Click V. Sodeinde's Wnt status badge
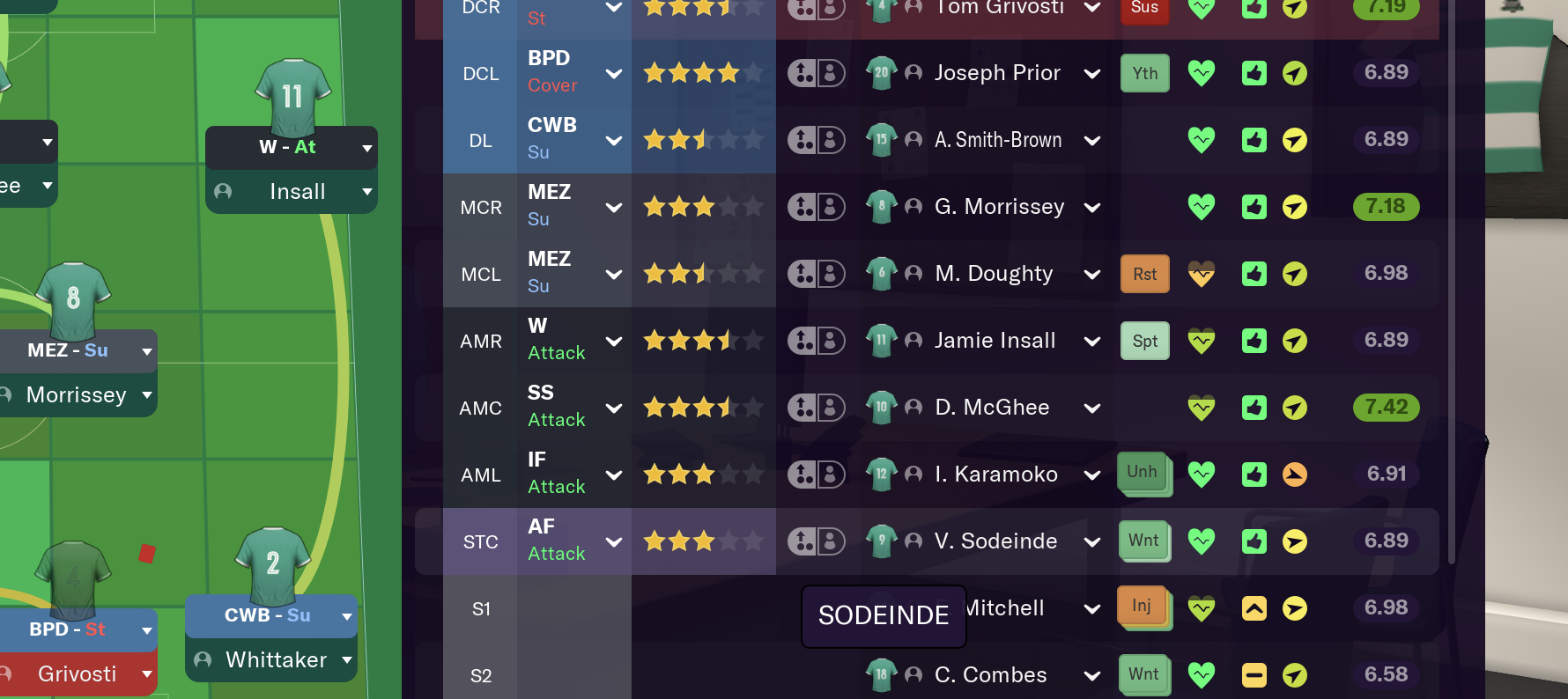The image size is (1568, 699). [1143, 541]
